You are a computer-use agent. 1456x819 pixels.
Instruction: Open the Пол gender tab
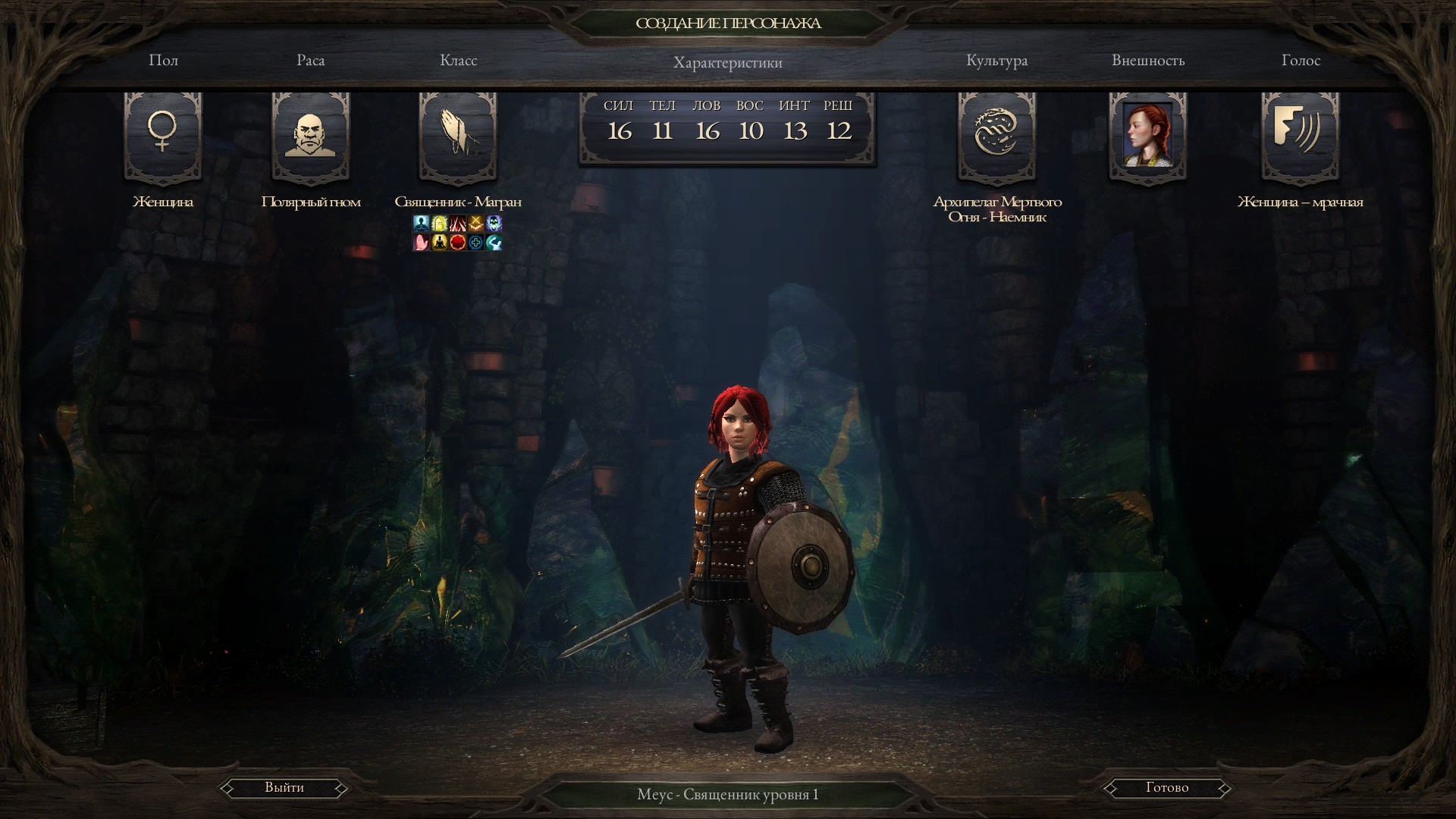pyautogui.click(x=163, y=61)
